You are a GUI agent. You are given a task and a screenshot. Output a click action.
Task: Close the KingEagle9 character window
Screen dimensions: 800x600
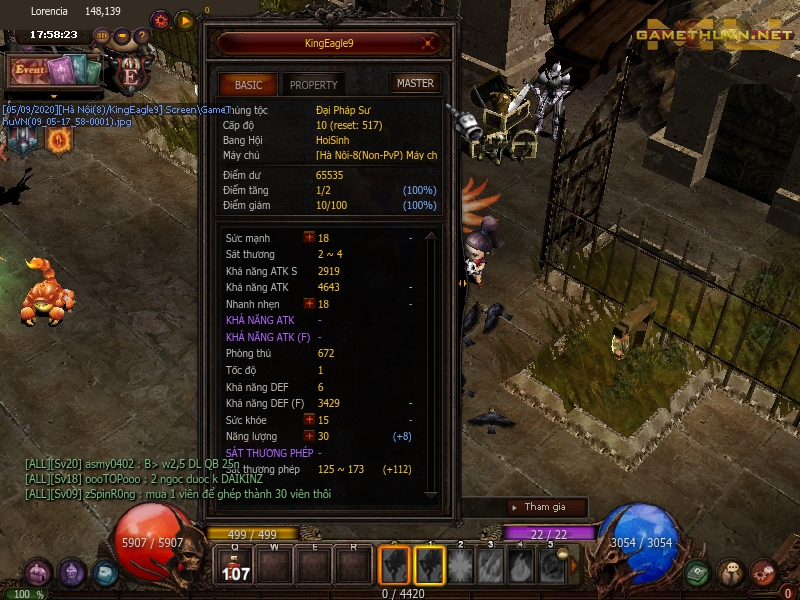point(428,43)
